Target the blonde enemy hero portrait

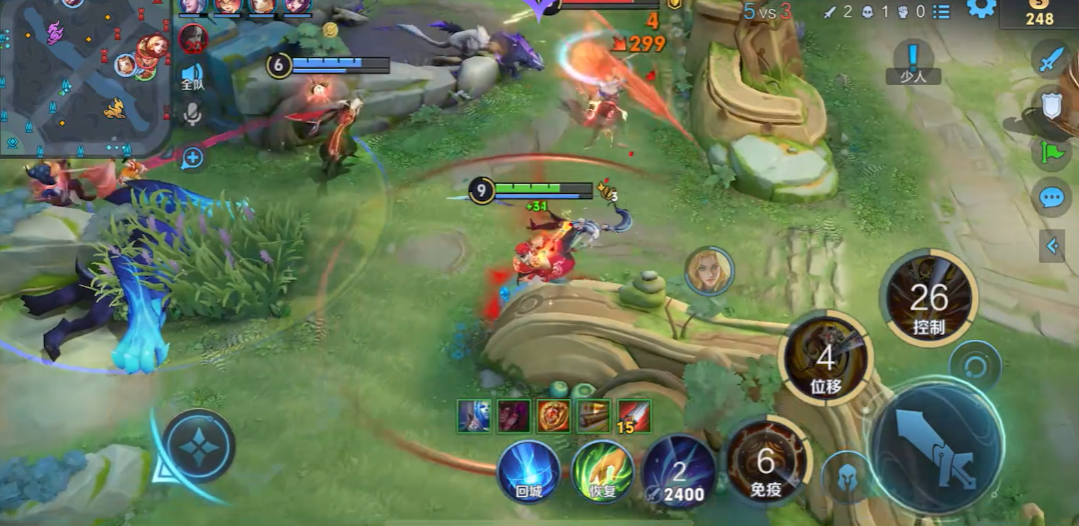click(x=709, y=271)
